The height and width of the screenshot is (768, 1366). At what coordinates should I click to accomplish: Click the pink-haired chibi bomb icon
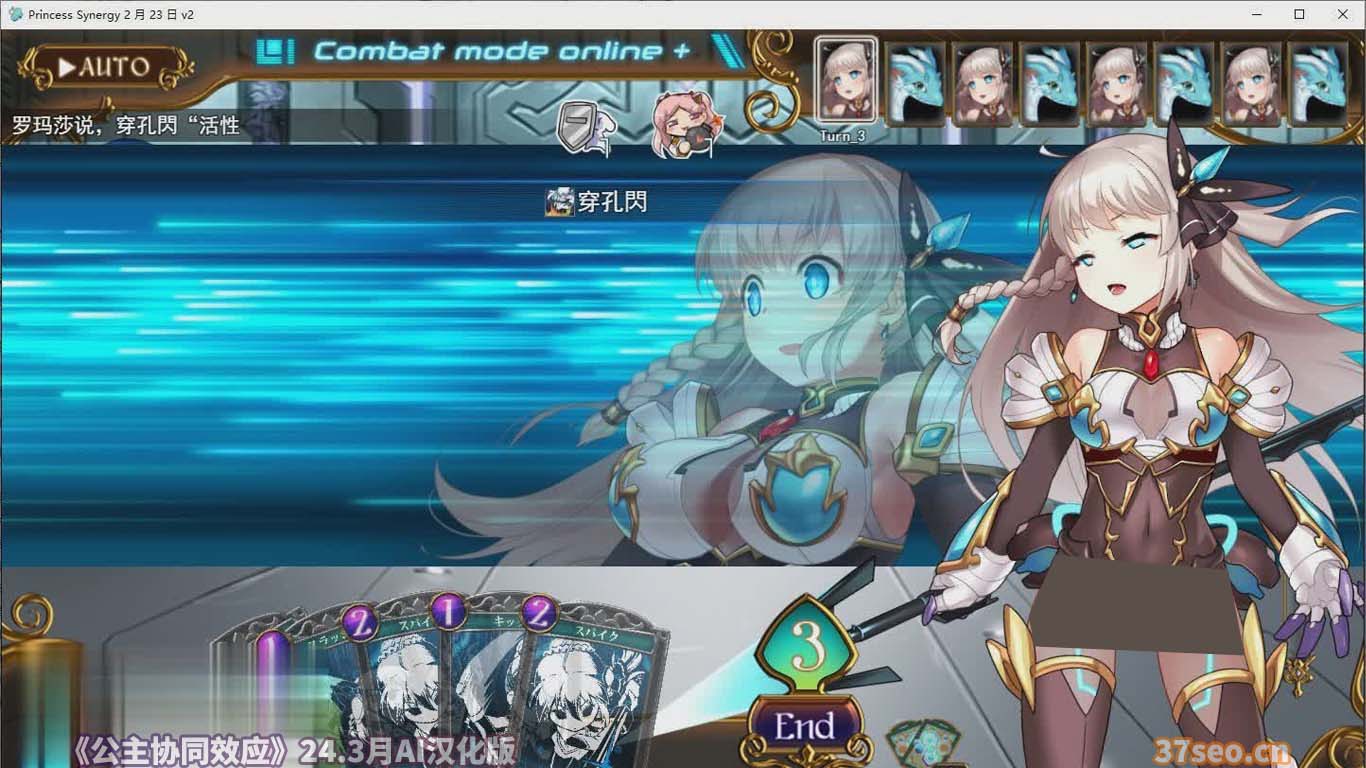click(x=684, y=122)
